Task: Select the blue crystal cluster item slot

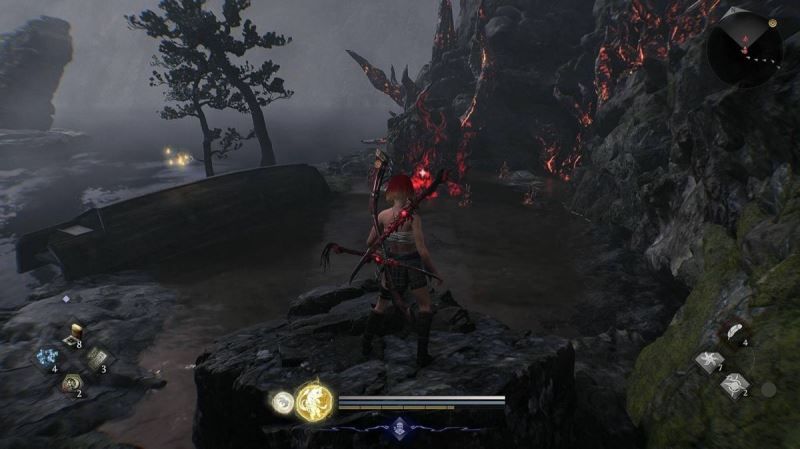Action: (x=46, y=357)
